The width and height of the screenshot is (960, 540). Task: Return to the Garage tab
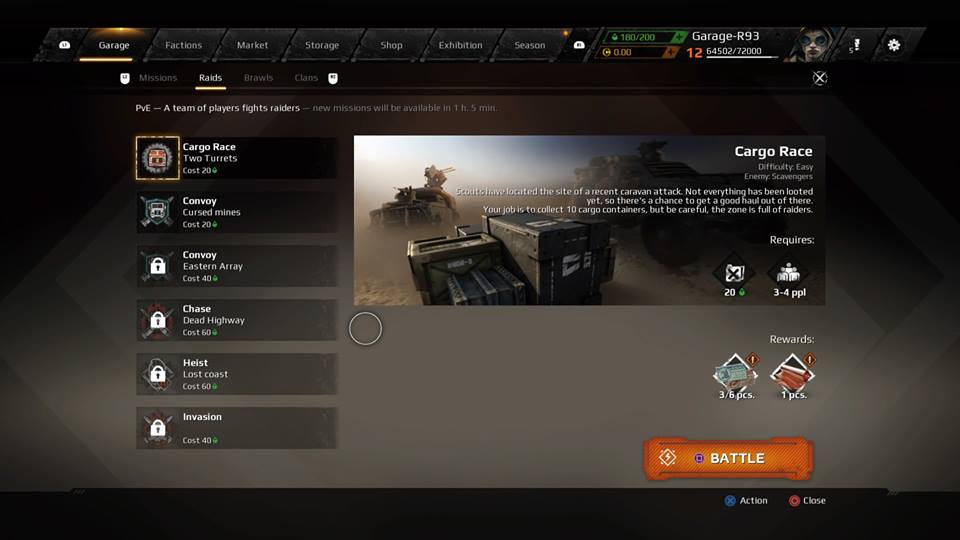click(114, 45)
